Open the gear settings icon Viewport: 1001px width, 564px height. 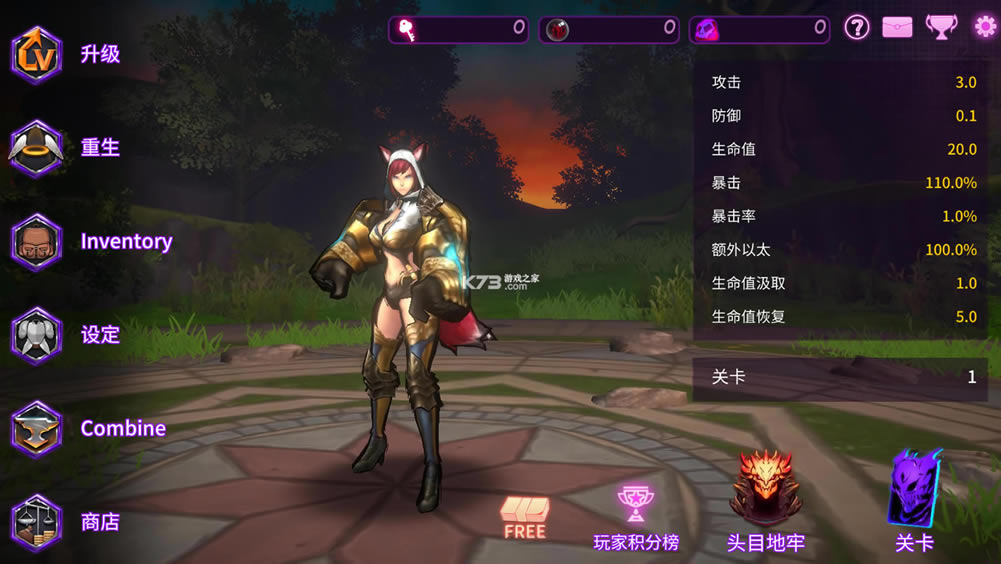pos(985,27)
